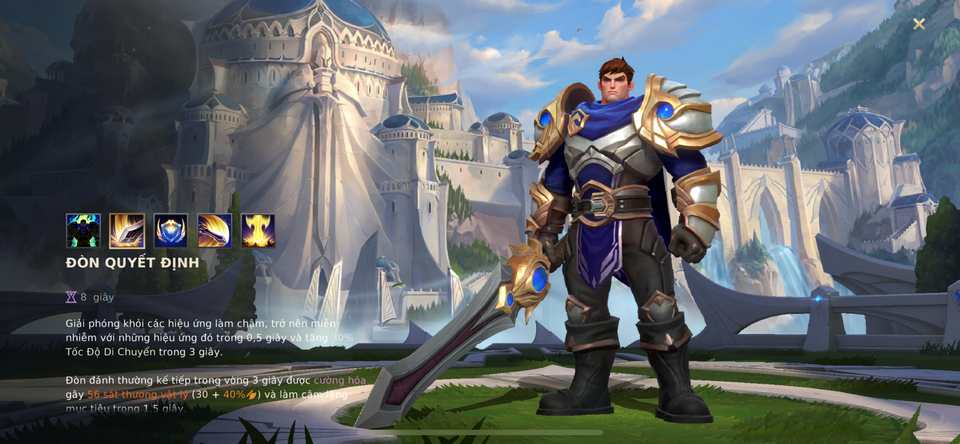Viewport: 960px width, 444px height.
Task: Close the champion ability preview
Action: [x=918, y=24]
